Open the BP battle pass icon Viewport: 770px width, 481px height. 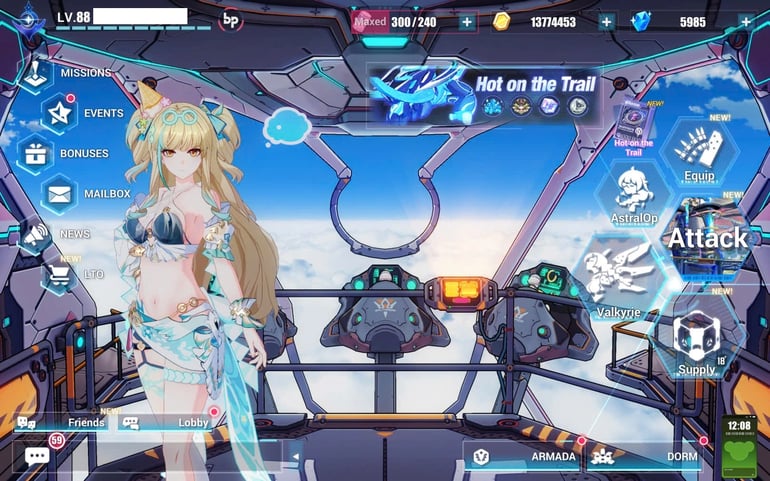(x=231, y=19)
